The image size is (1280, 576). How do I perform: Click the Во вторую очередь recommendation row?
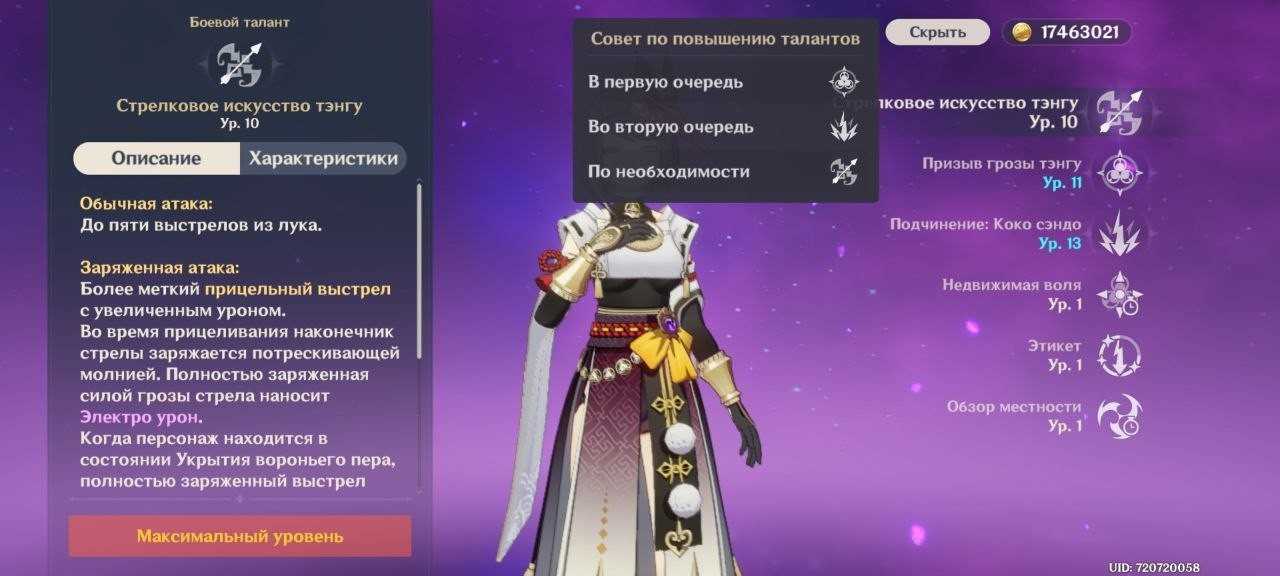pyautogui.click(x=725, y=127)
